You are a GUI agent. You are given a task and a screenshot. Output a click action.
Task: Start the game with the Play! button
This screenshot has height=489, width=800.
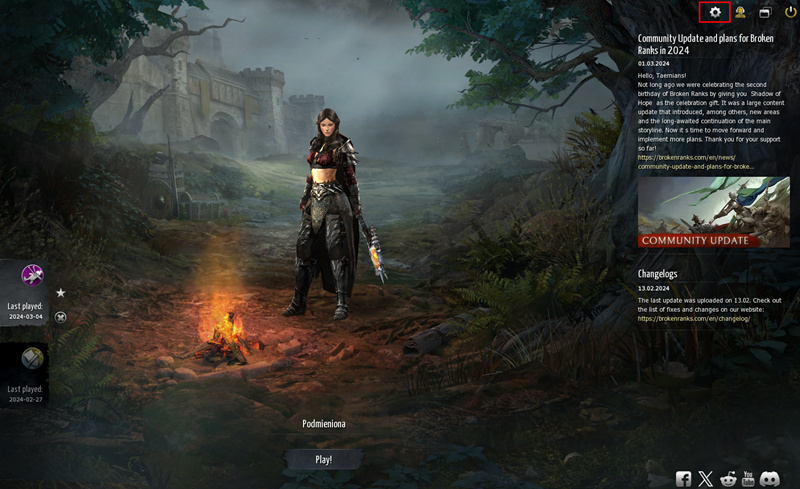click(323, 459)
